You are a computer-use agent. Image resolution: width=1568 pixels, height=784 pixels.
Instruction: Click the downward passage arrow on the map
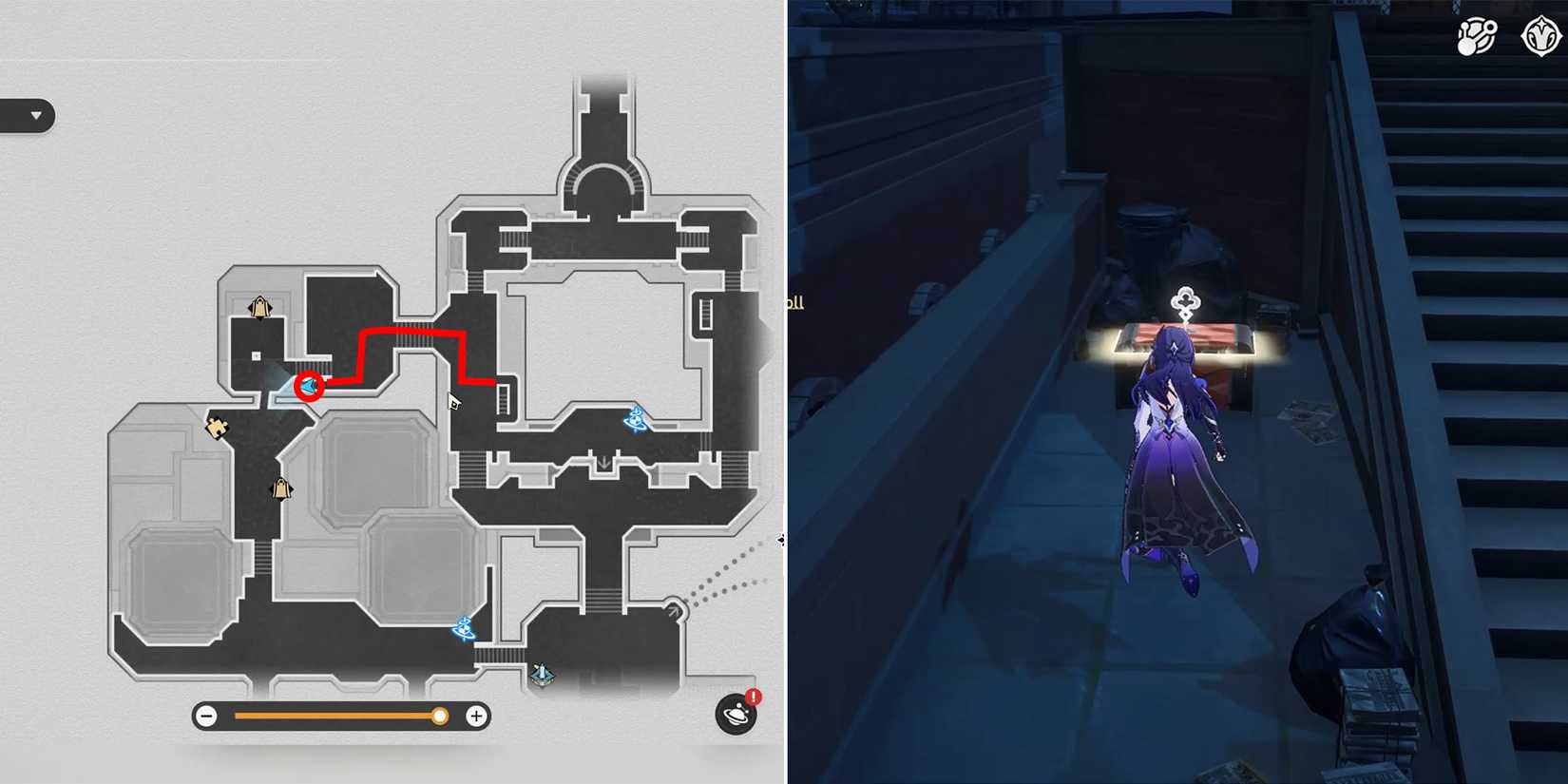(604, 461)
